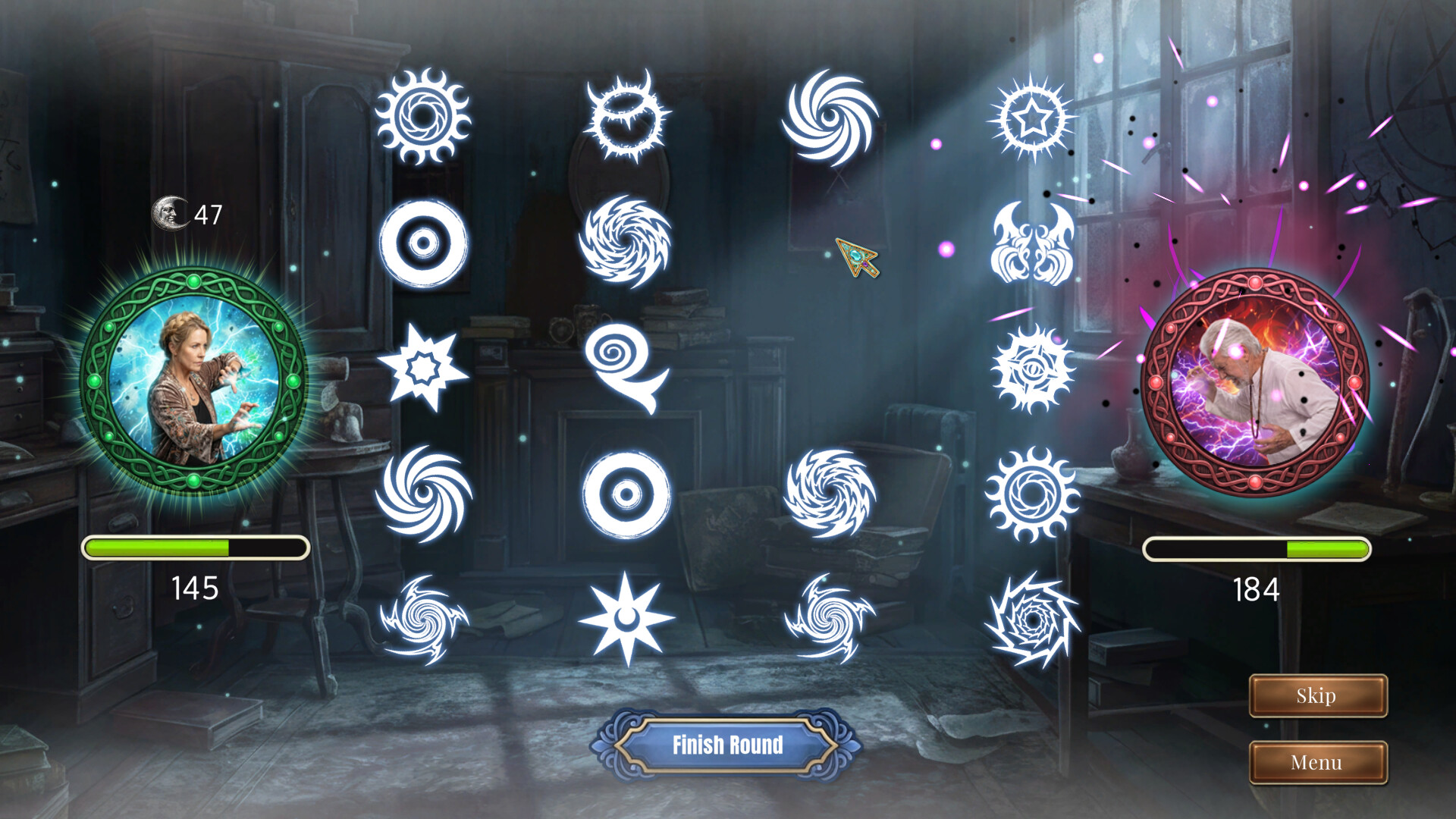Select the bat-wing sigil
Viewport: 1456px width, 819px height.
click(1031, 239)
